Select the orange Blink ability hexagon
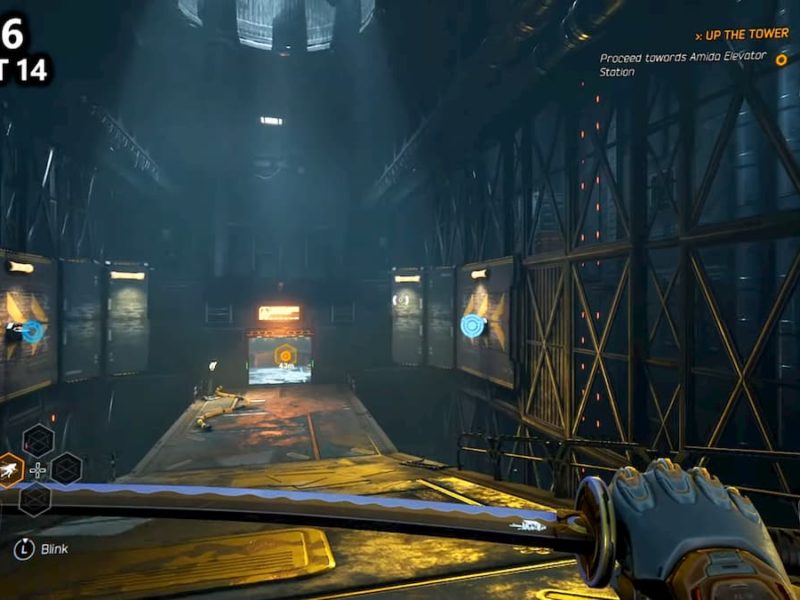Image resolution: width=800 pixels, height=600 pixels. 10,469
